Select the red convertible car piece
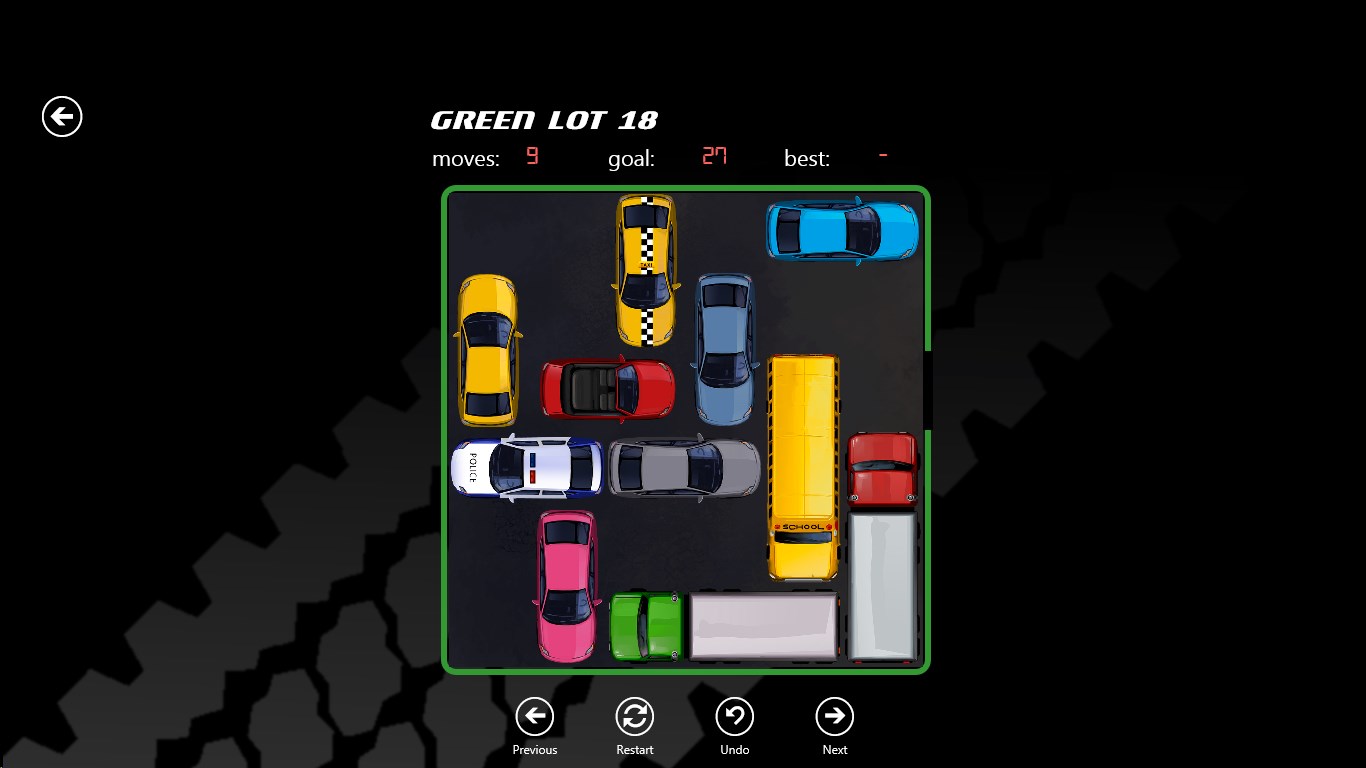Image resolution: width=1366 pixels, height=768 pixels. point(608,388)
